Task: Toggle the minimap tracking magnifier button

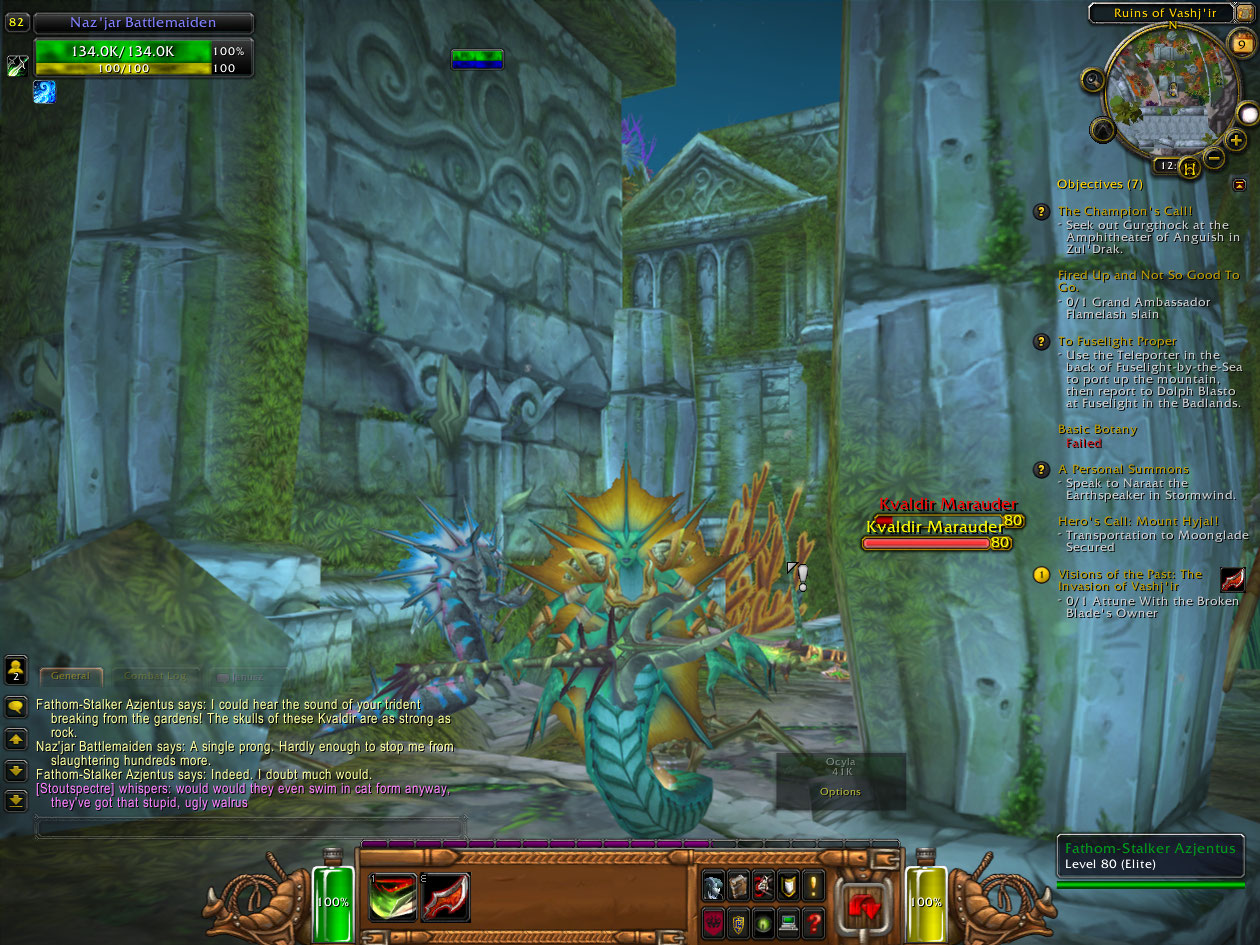Action: (1093, 80)
